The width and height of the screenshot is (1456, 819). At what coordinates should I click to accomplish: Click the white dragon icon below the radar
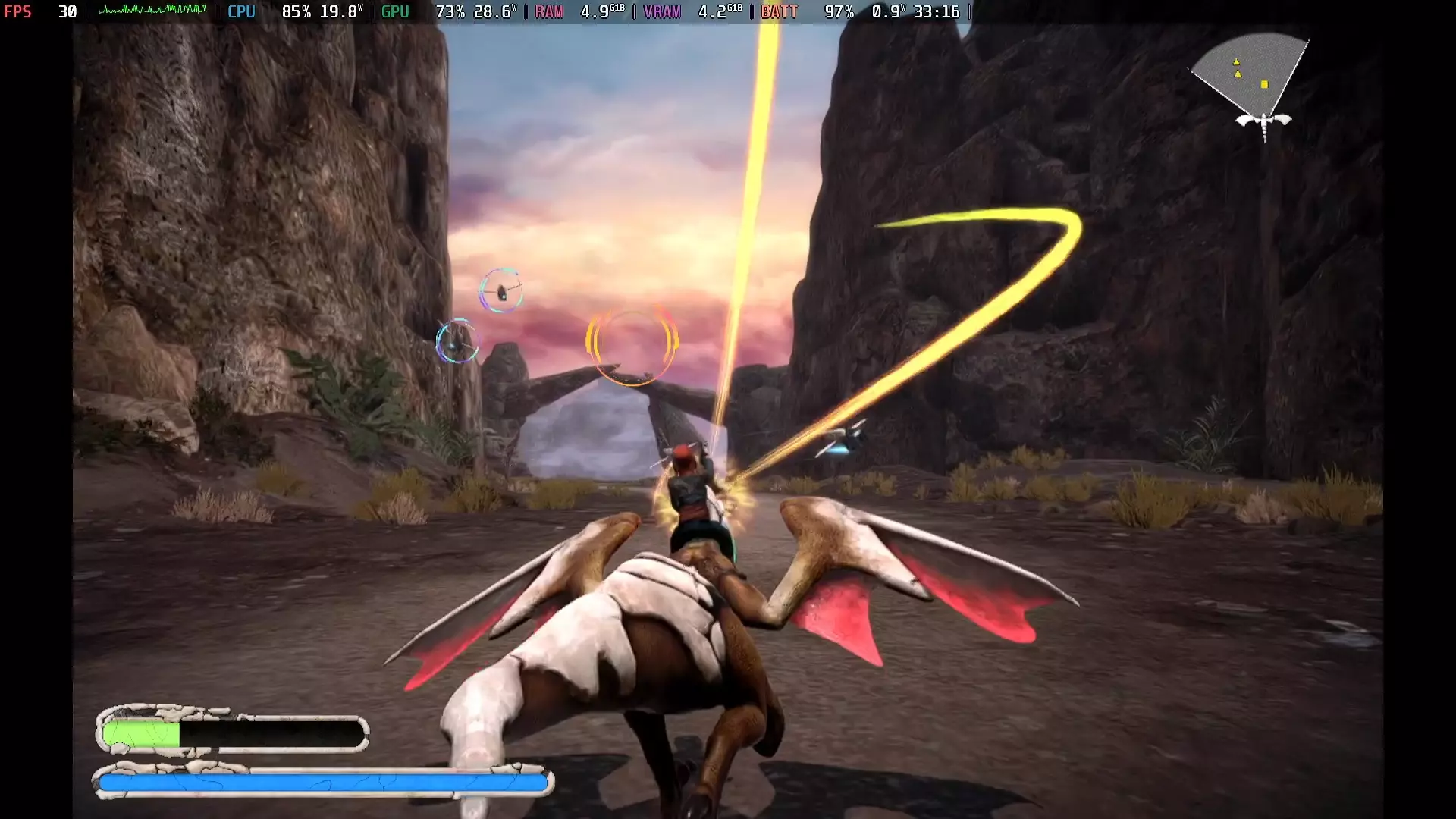[1263, 121]
